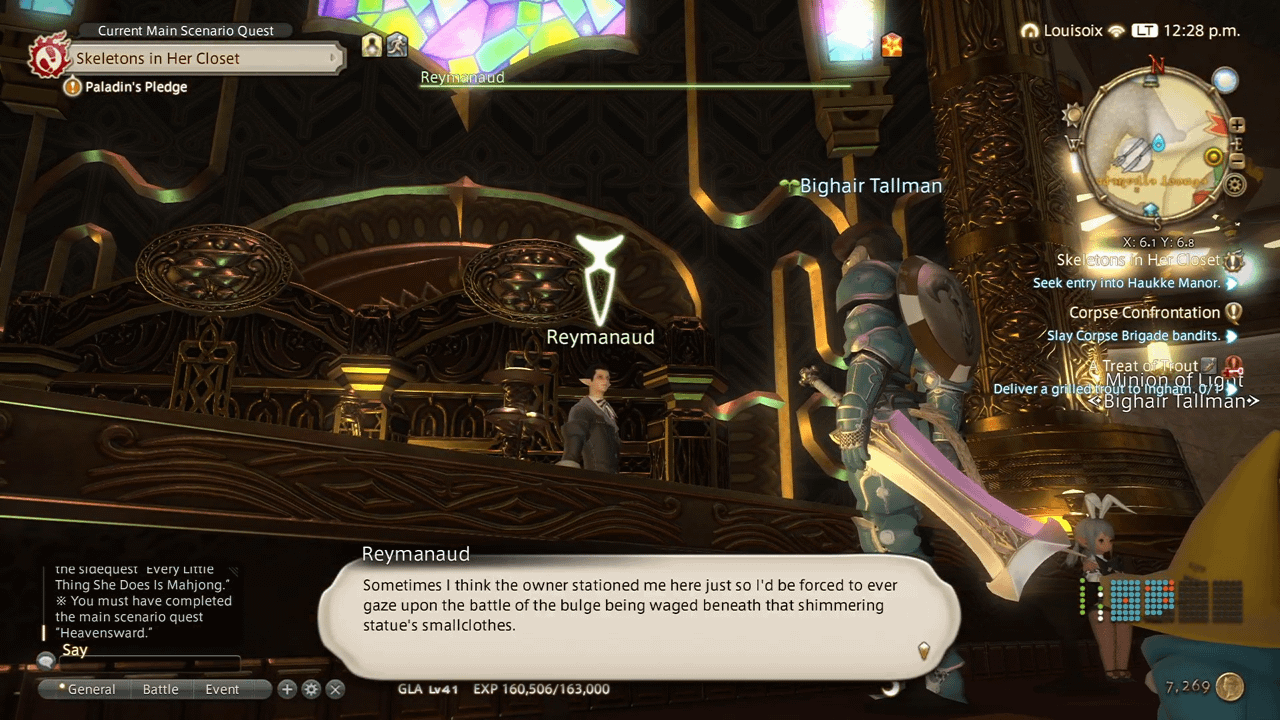This screenshot has width=1280, height=720.
Task: Change chat mode with speech bubble icon
Action: pos(46,660)
